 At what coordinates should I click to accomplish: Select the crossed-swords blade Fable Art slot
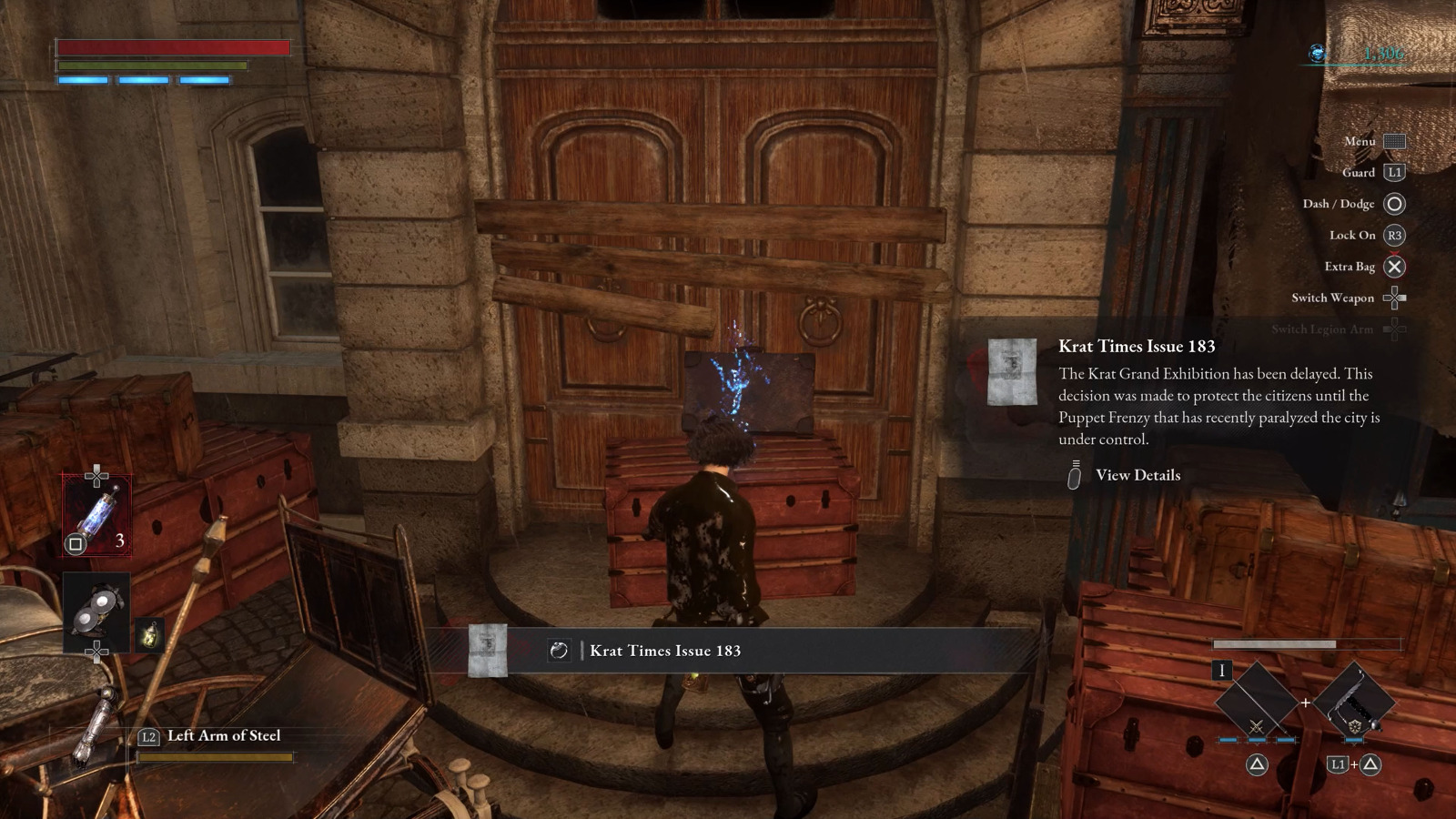tap(1256, 700)
